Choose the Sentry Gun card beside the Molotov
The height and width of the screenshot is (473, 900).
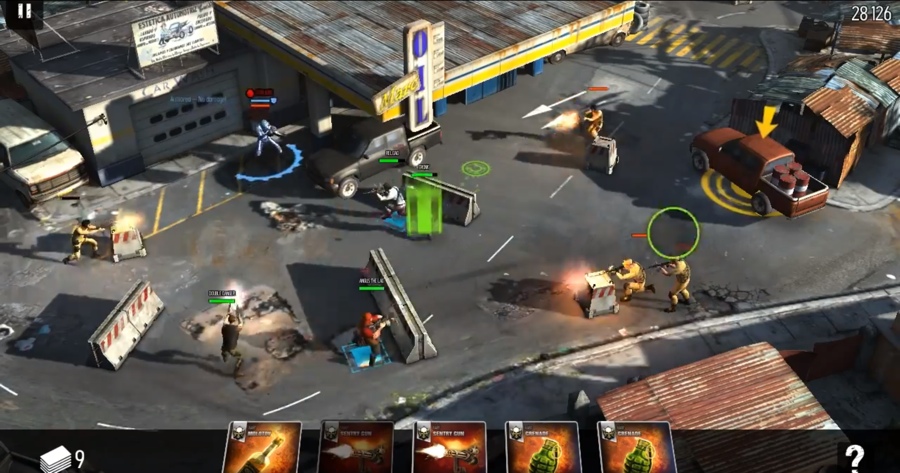coord(357,448)
